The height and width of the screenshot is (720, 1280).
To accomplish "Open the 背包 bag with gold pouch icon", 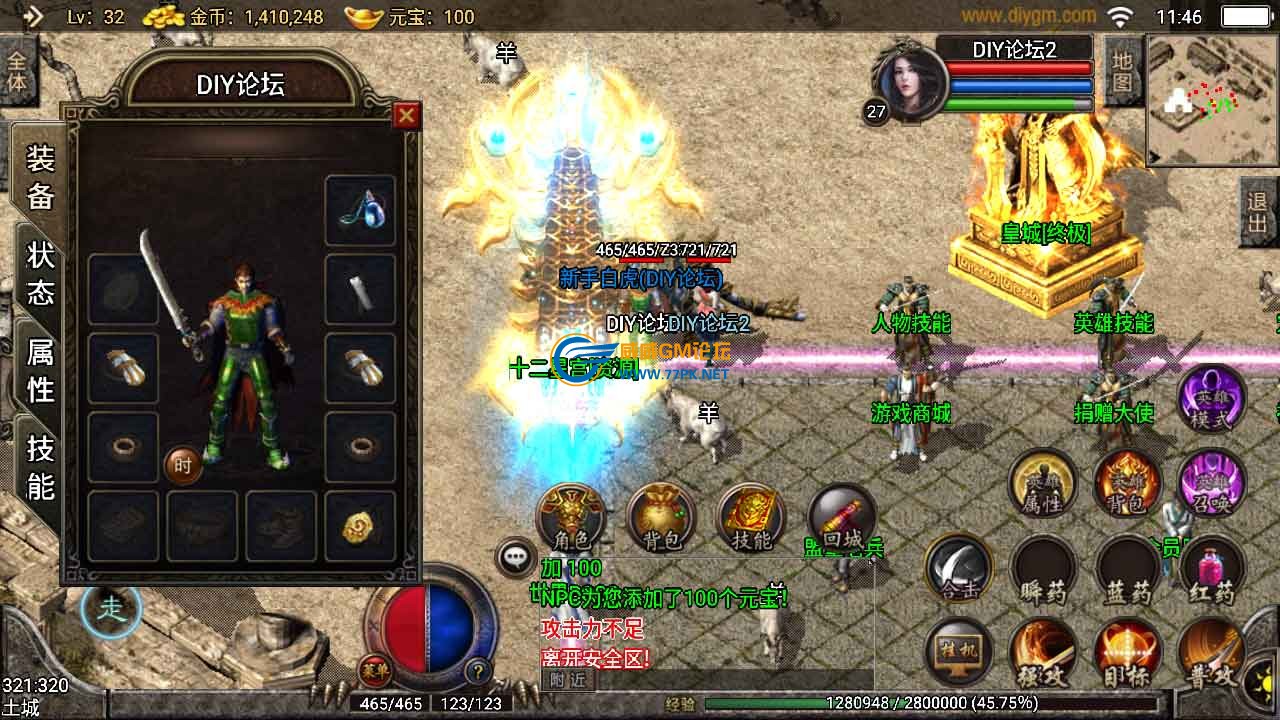I will pyautogui.click(x=661, y=518).
